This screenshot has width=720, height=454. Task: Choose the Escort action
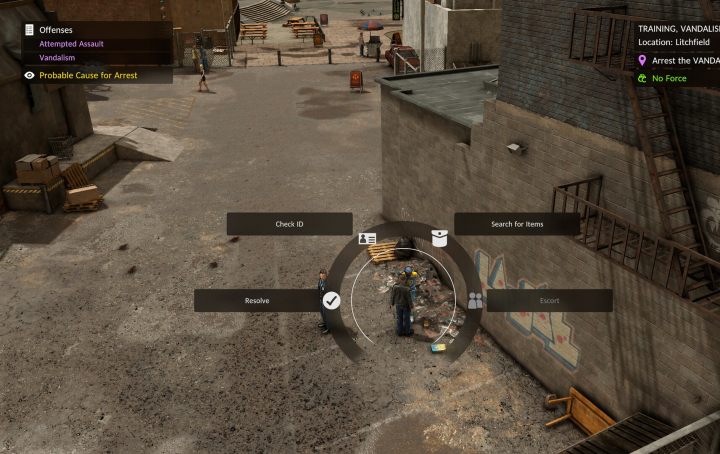pyautogui.click(x=549, y=300)
